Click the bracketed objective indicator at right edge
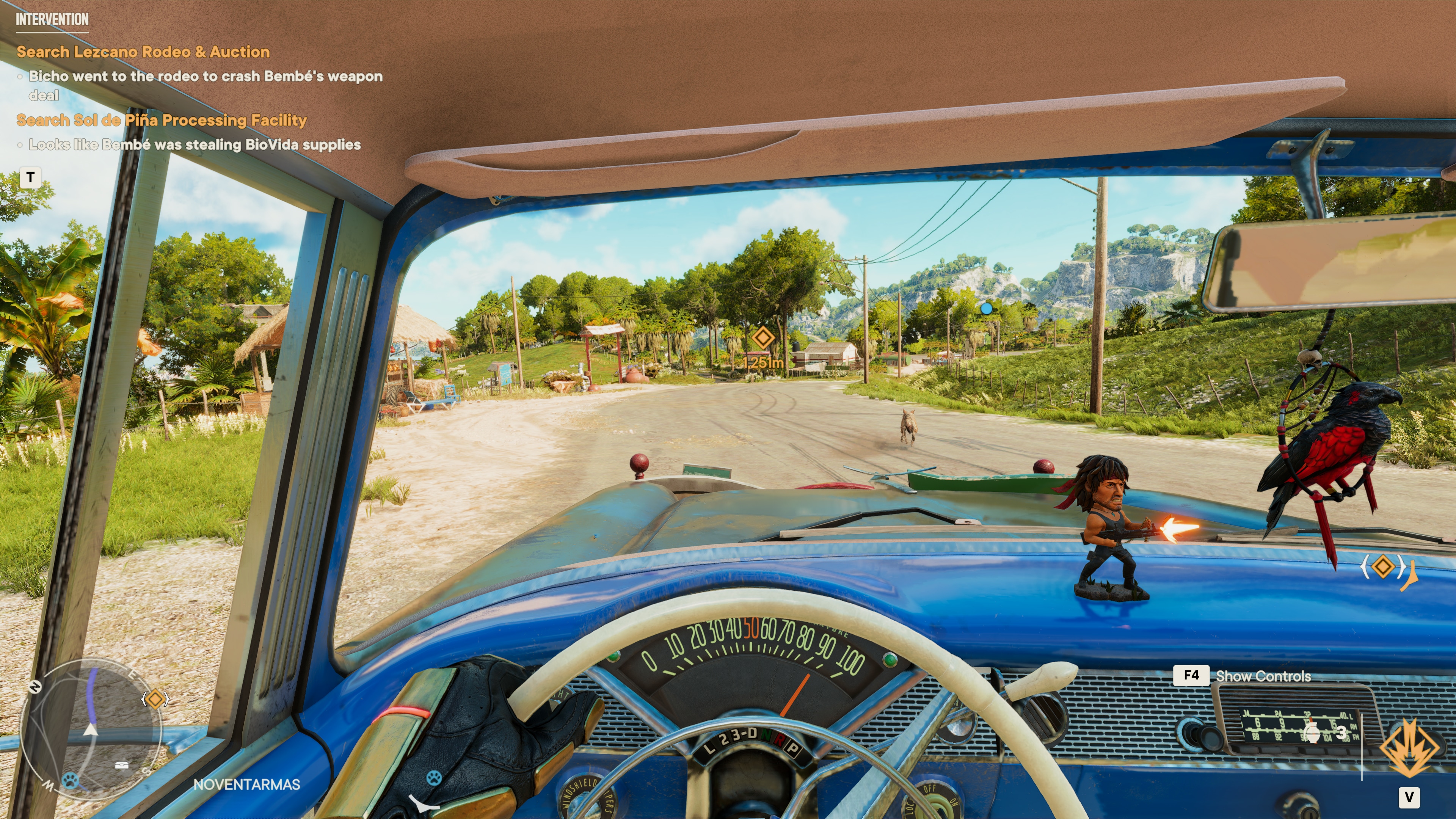Image resolution: width=1456 pixels, height=819 pixels. tap(1383, 566)
